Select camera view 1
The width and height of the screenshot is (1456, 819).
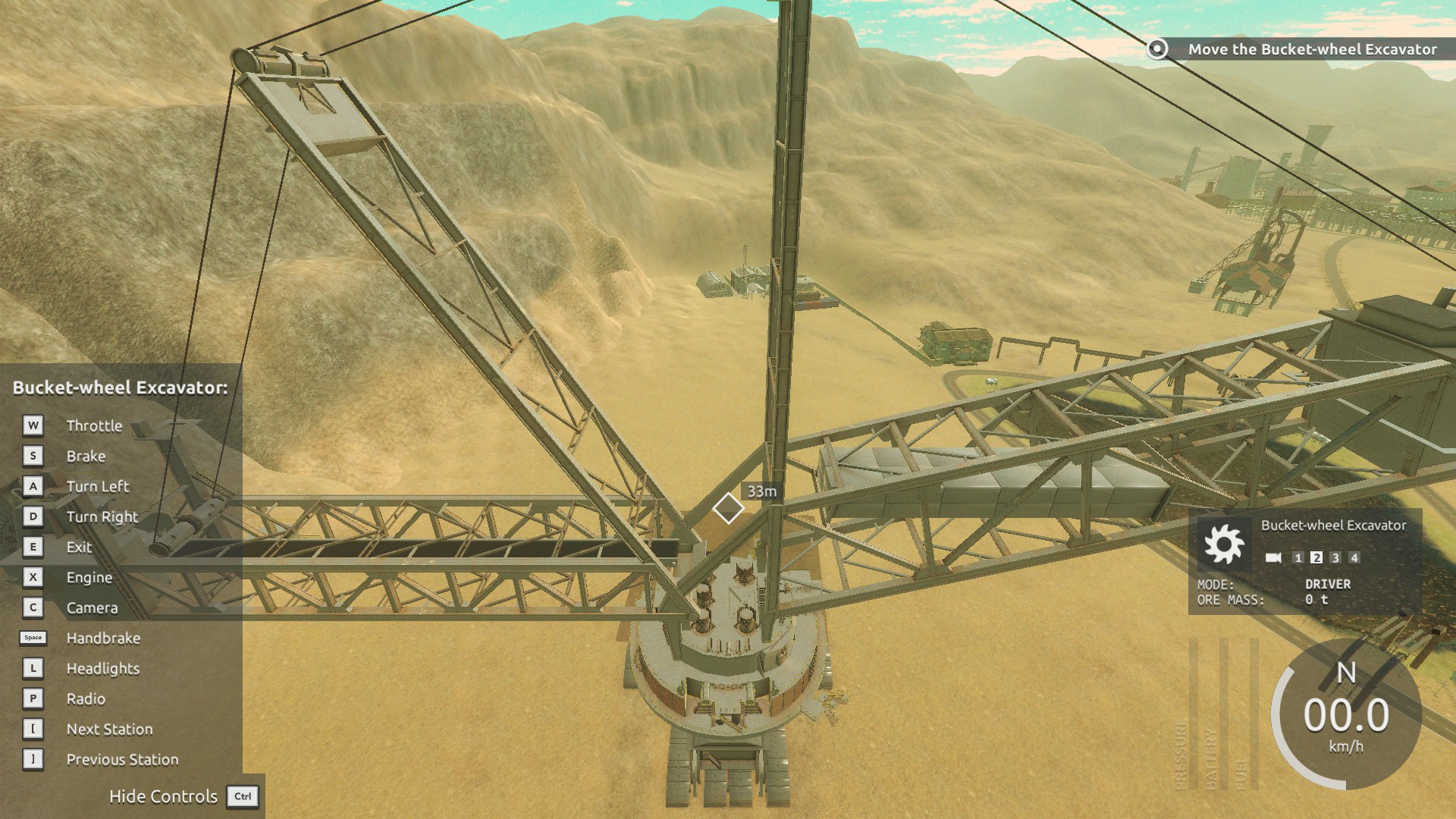1298,558
